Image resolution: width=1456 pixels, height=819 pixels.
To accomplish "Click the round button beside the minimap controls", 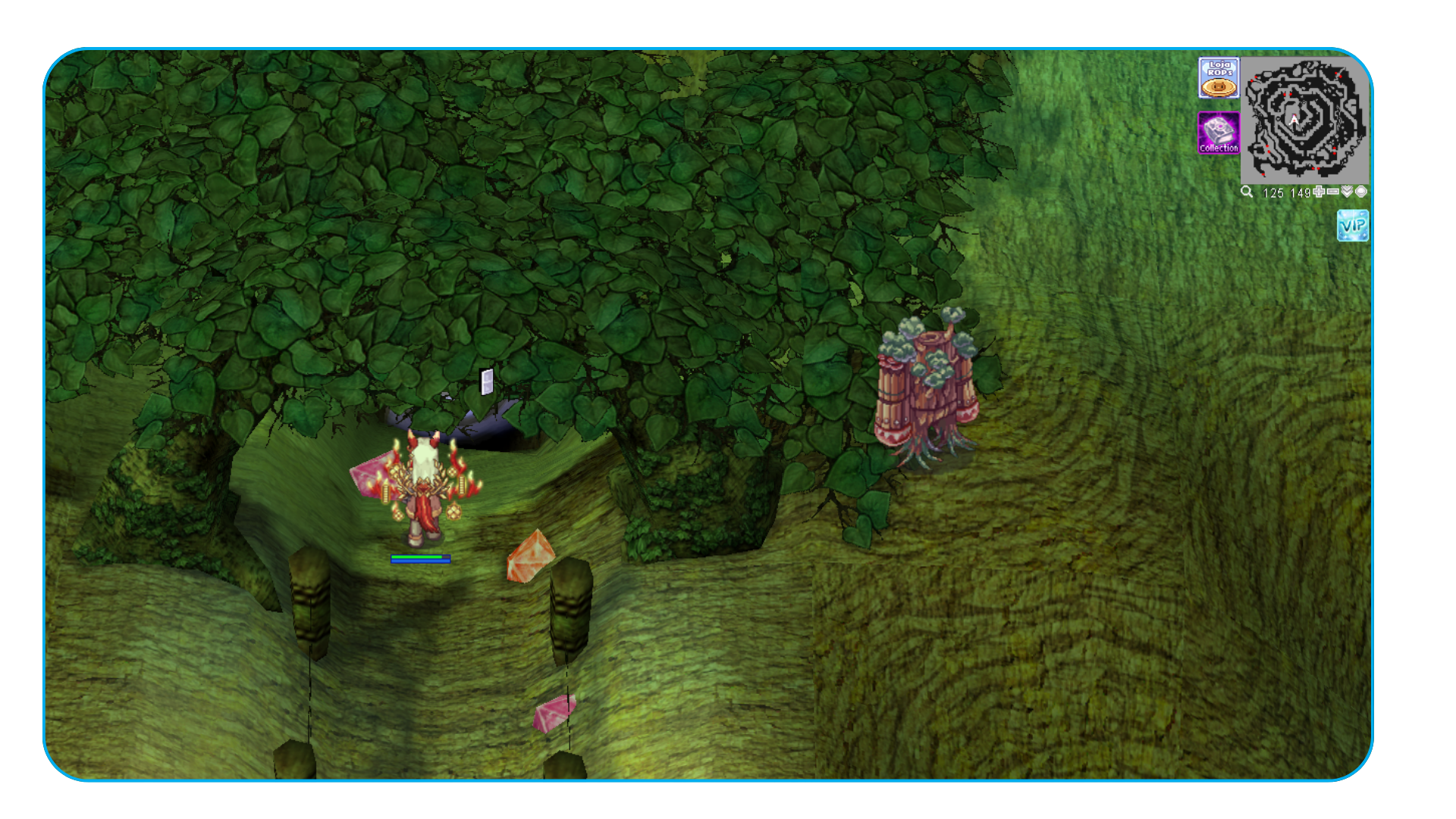I will (x=1361, y=192).
